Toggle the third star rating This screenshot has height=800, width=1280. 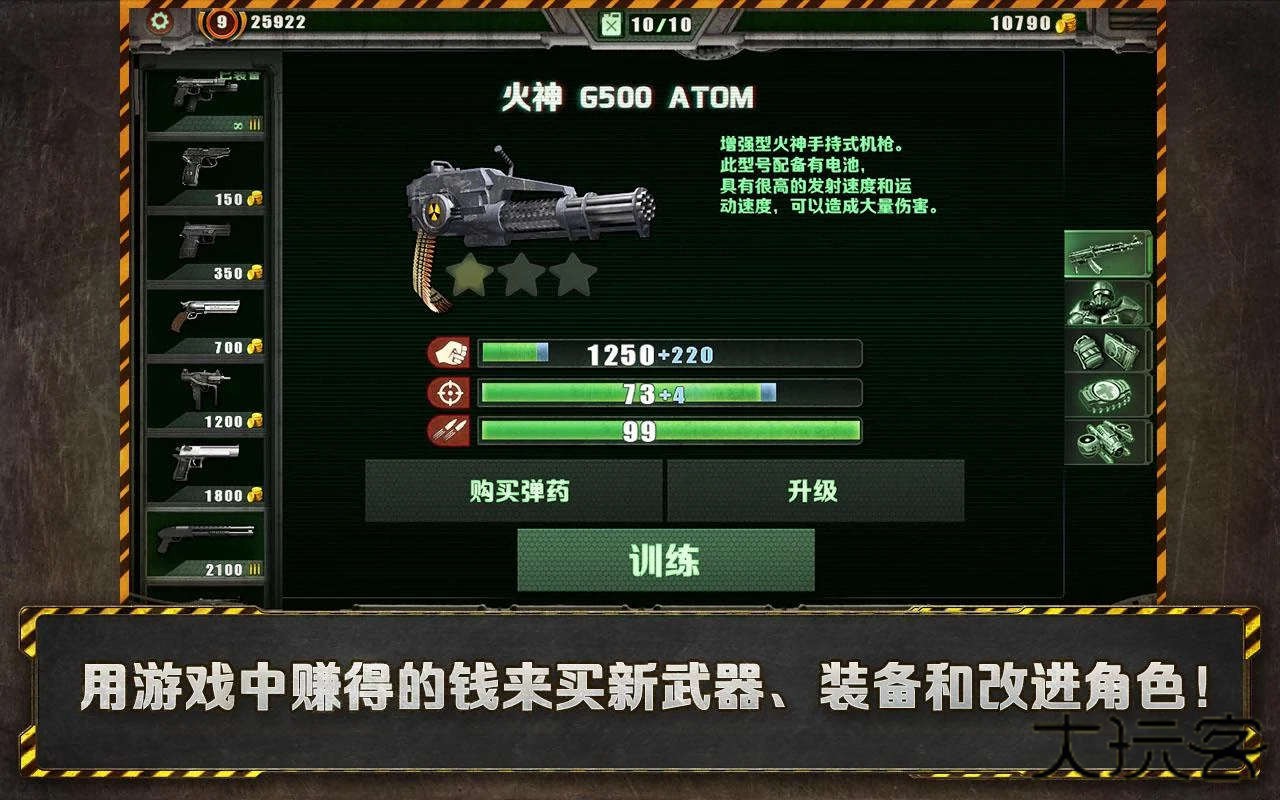(x=572, y=273)
